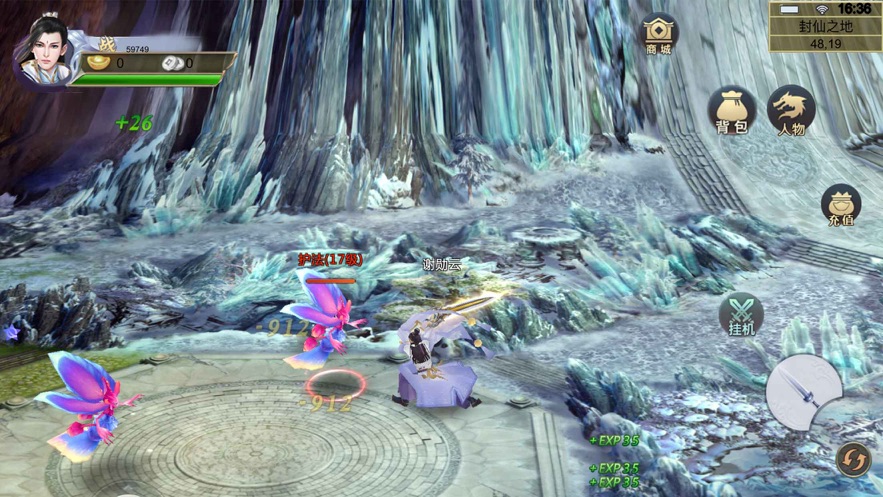883x497 pixels.
Task: Select the 护法(17级) enemy nameplate
Action: point(330,260)
